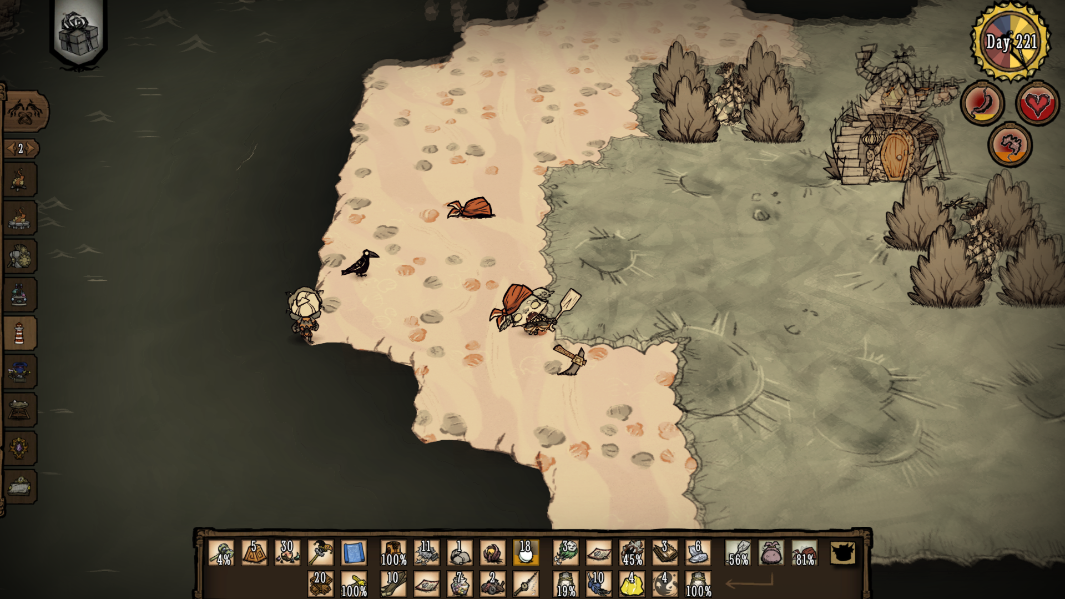Select the lighthouse crafting recipe

[x=19, y=333]
